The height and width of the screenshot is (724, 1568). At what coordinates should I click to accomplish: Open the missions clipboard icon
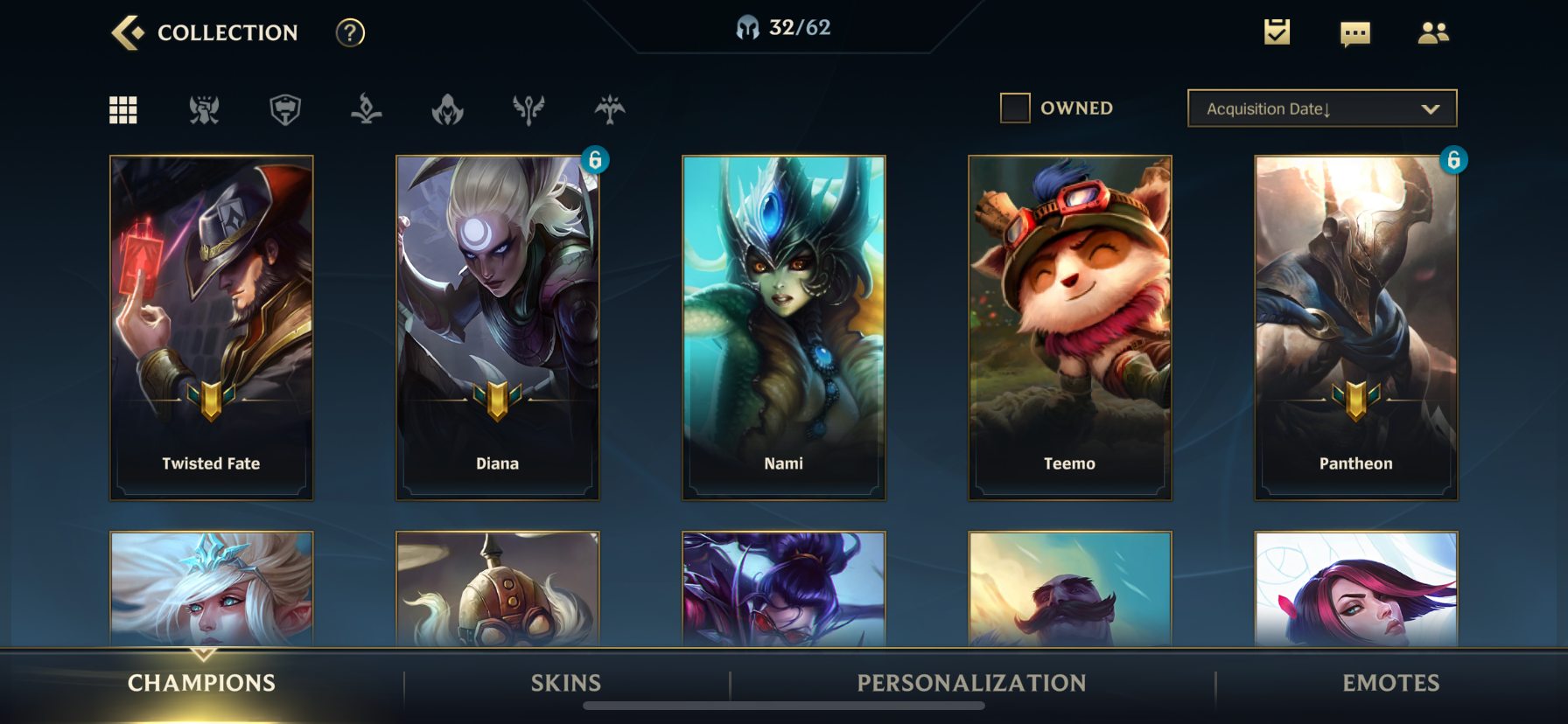point(1276,32)
